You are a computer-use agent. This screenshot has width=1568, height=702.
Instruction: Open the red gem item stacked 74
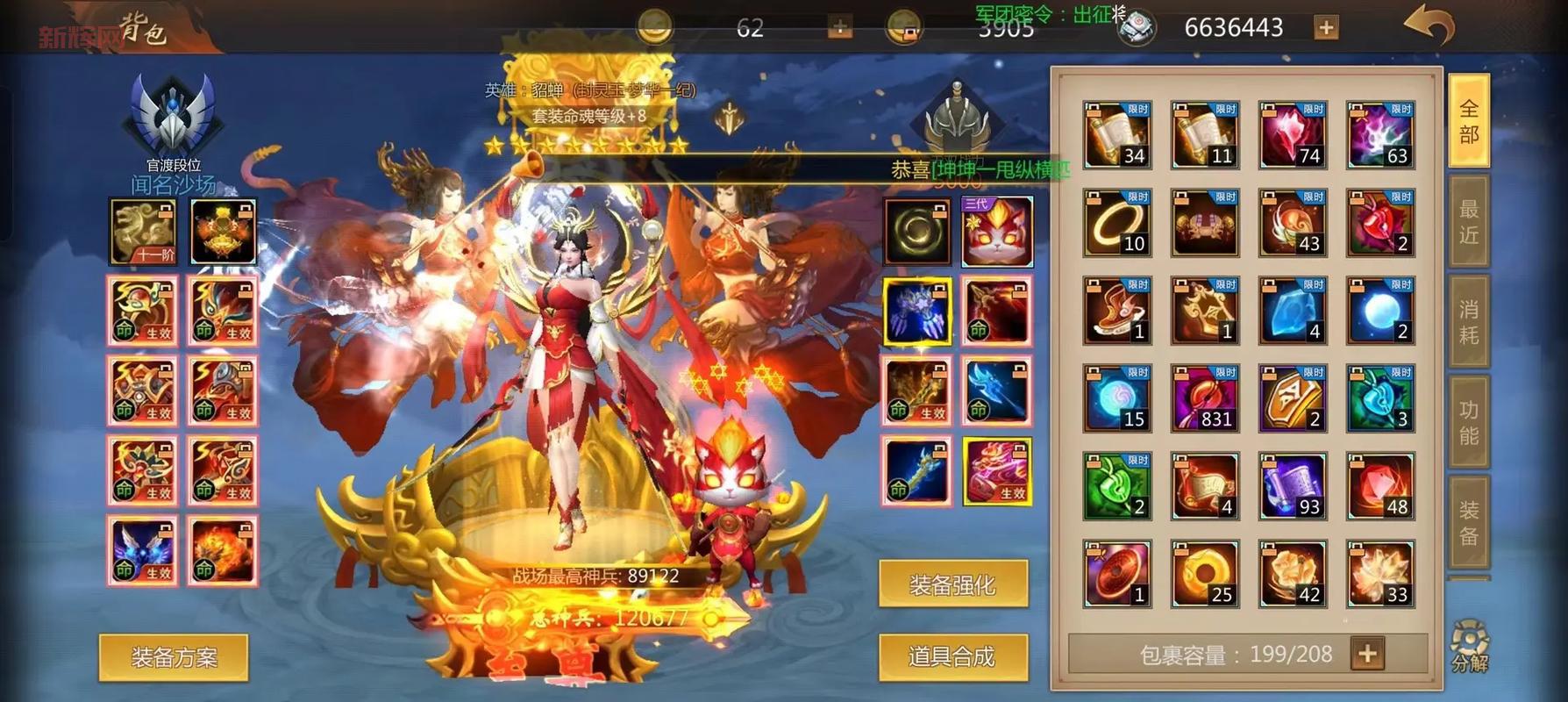coord(1292,133)
